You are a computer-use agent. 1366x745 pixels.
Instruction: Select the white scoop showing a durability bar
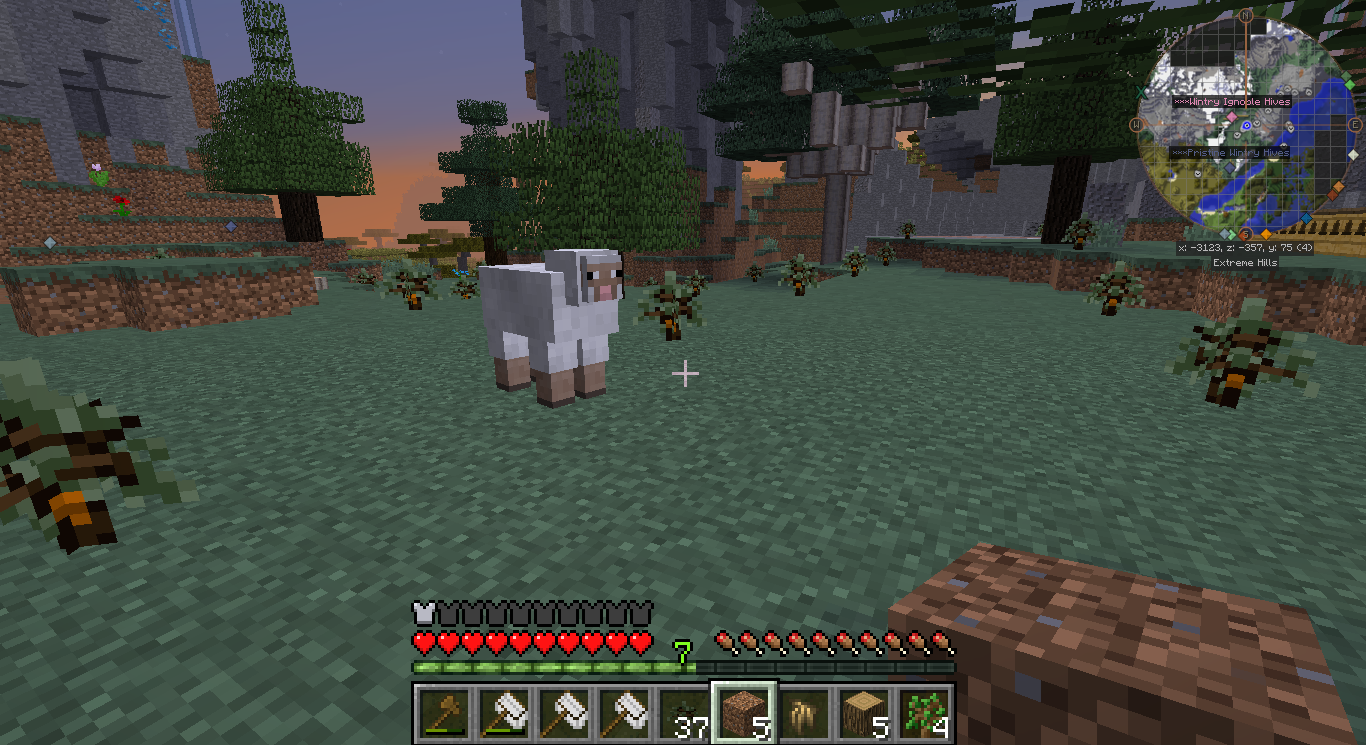(x=502, y=714)
